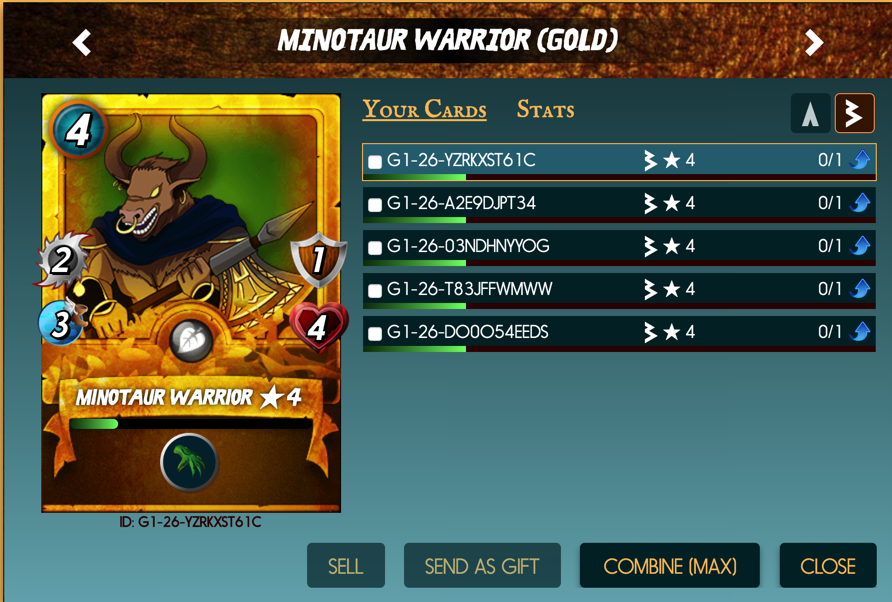Choose Send as Gift

482,566
